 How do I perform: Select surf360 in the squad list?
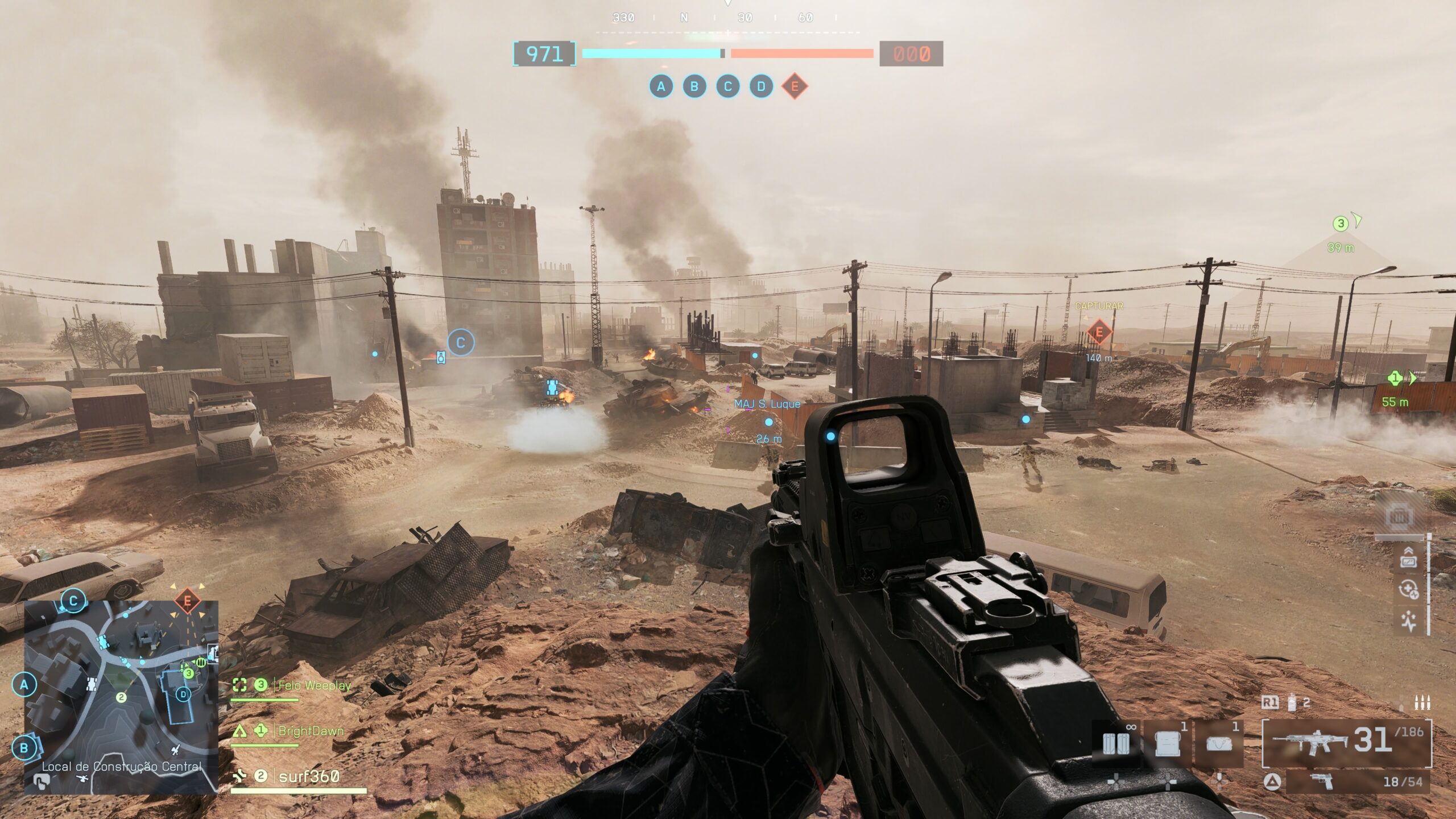coord(308,776)
